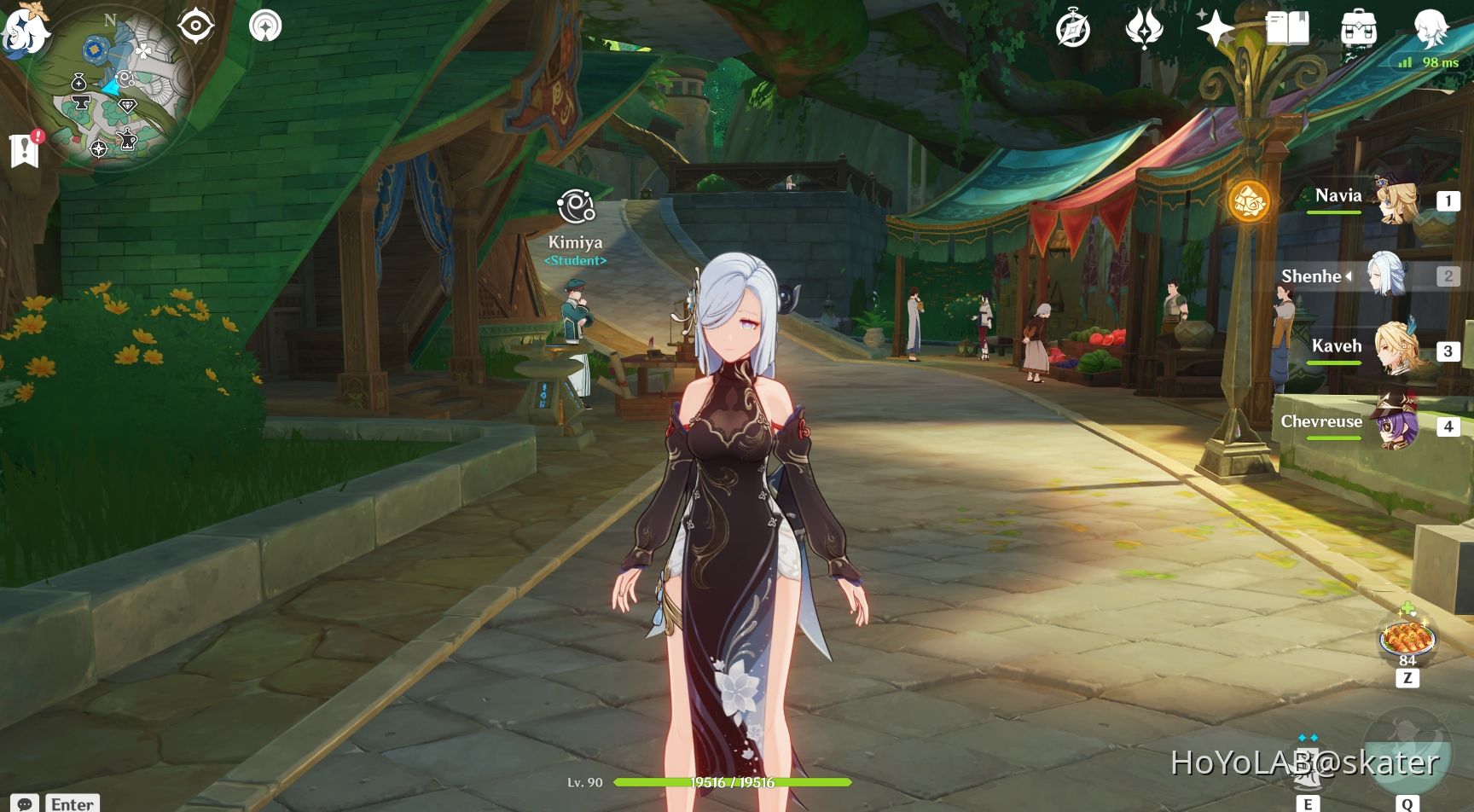Open the Paimon menu
The height and width of the screenshot is (812, 1474).
pyautogui.click(x=26, y=27)
